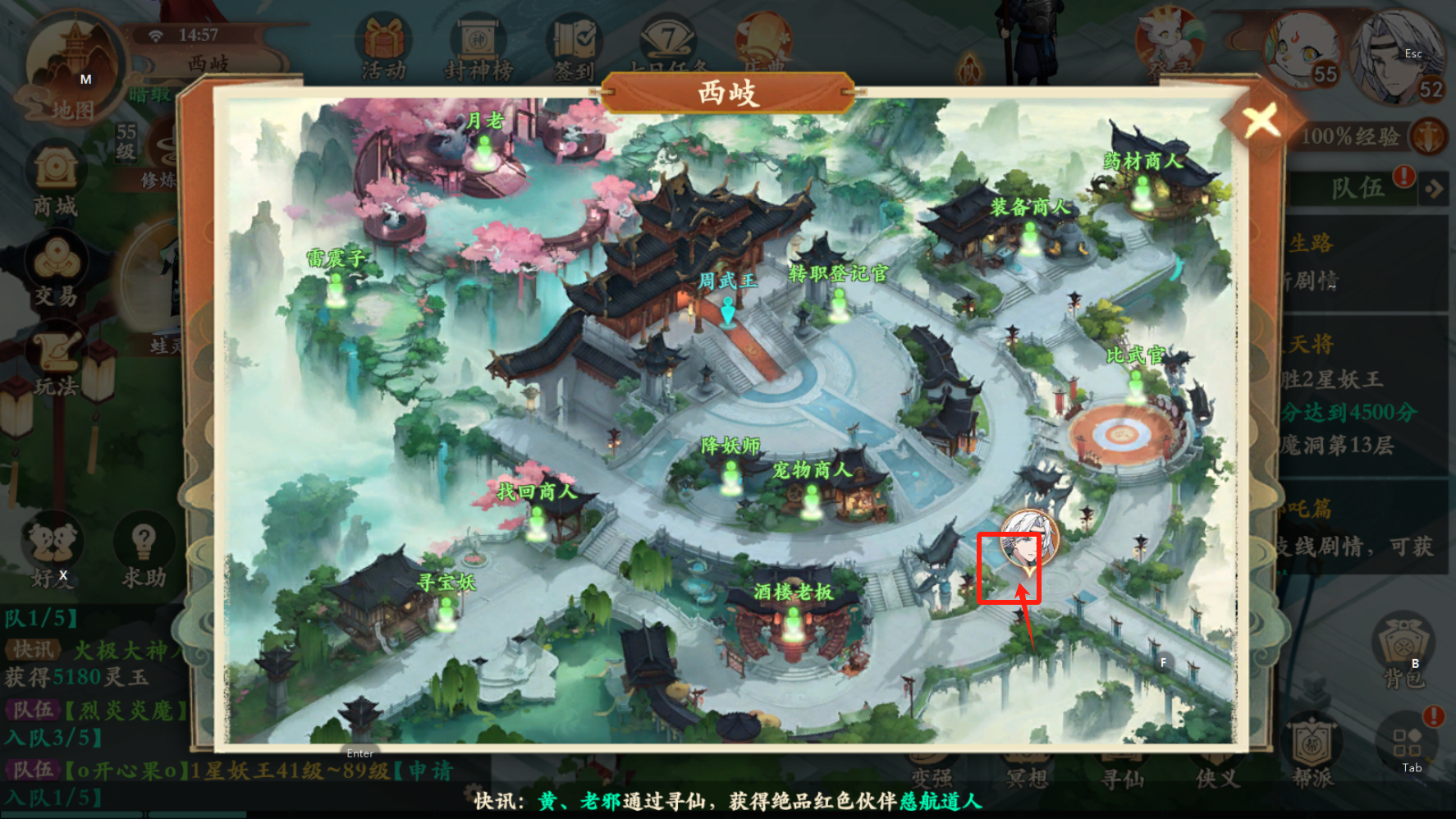
Task: Choose the 找回商人 map marker
Action: click(537, 522)
